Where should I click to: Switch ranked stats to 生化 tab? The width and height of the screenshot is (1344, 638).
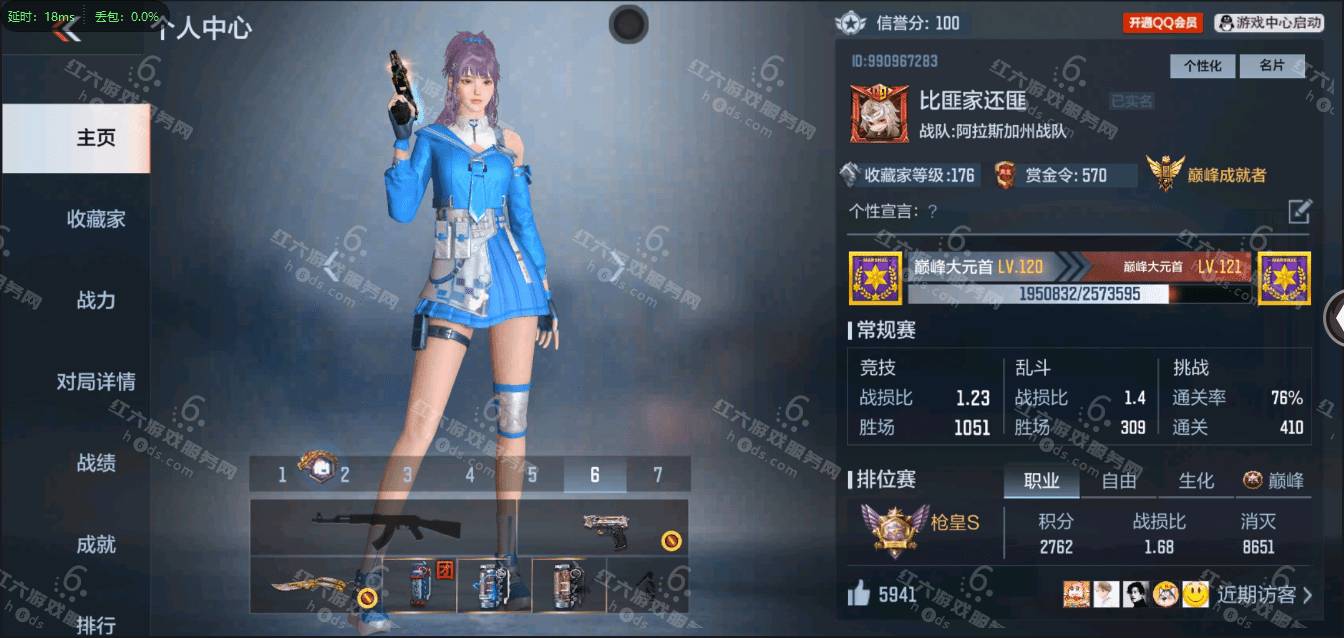point(1196,481)
